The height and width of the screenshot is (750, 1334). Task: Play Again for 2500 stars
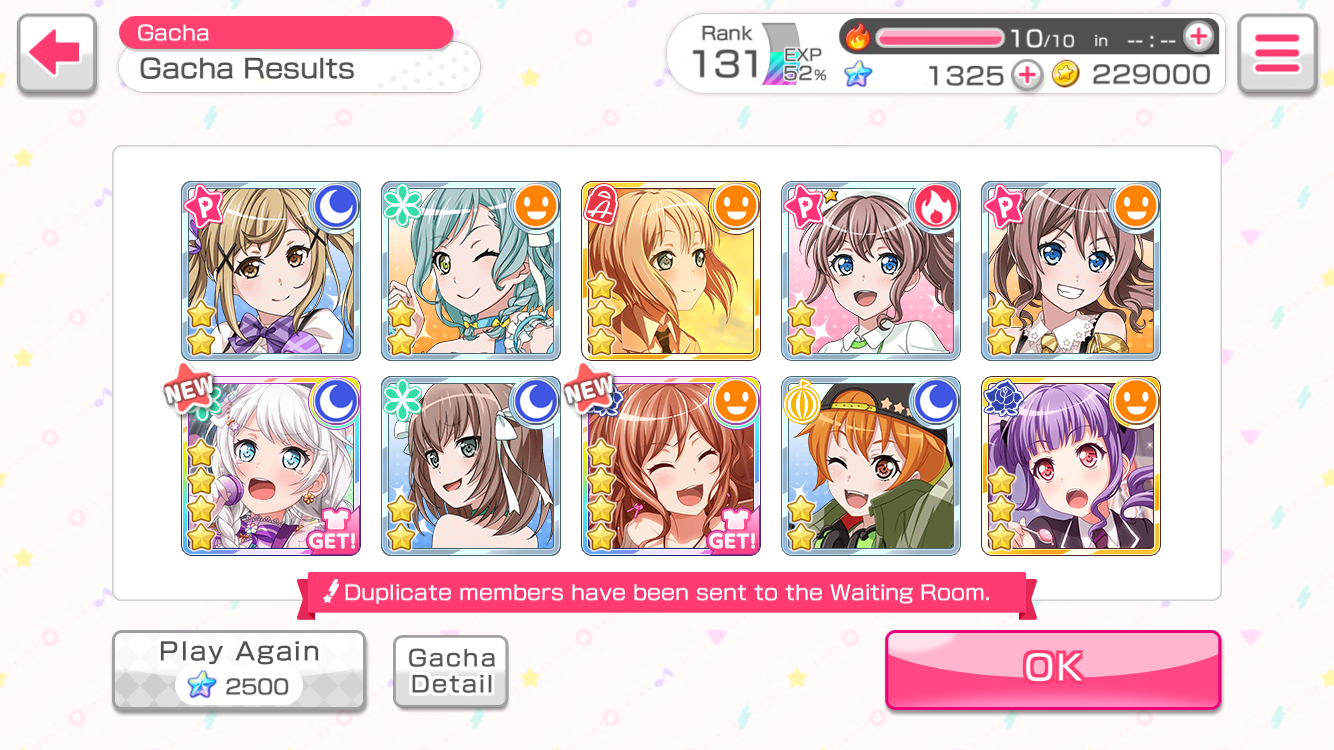click(x=239, y=670)
